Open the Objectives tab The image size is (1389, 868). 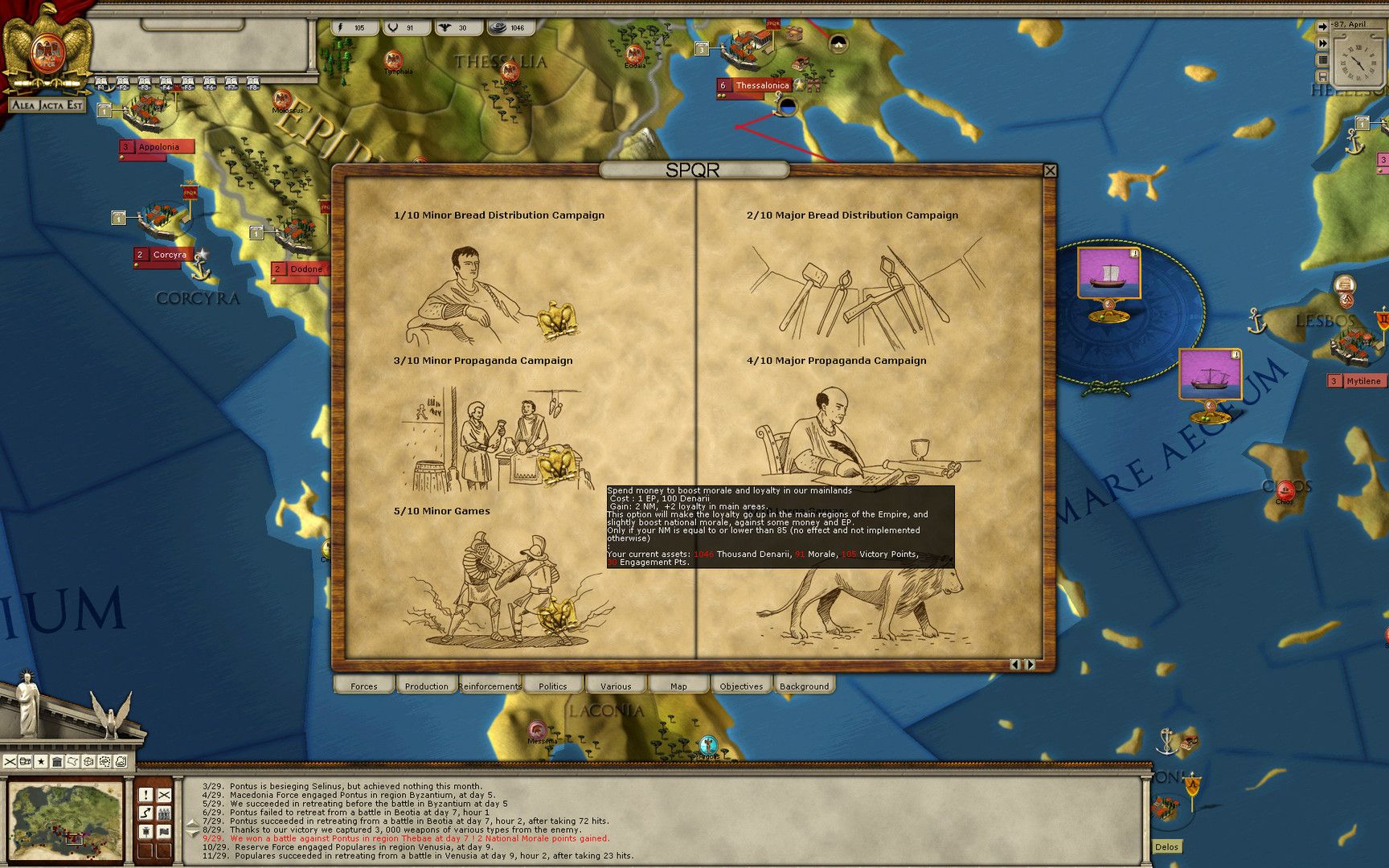click(x=740, y=686)
